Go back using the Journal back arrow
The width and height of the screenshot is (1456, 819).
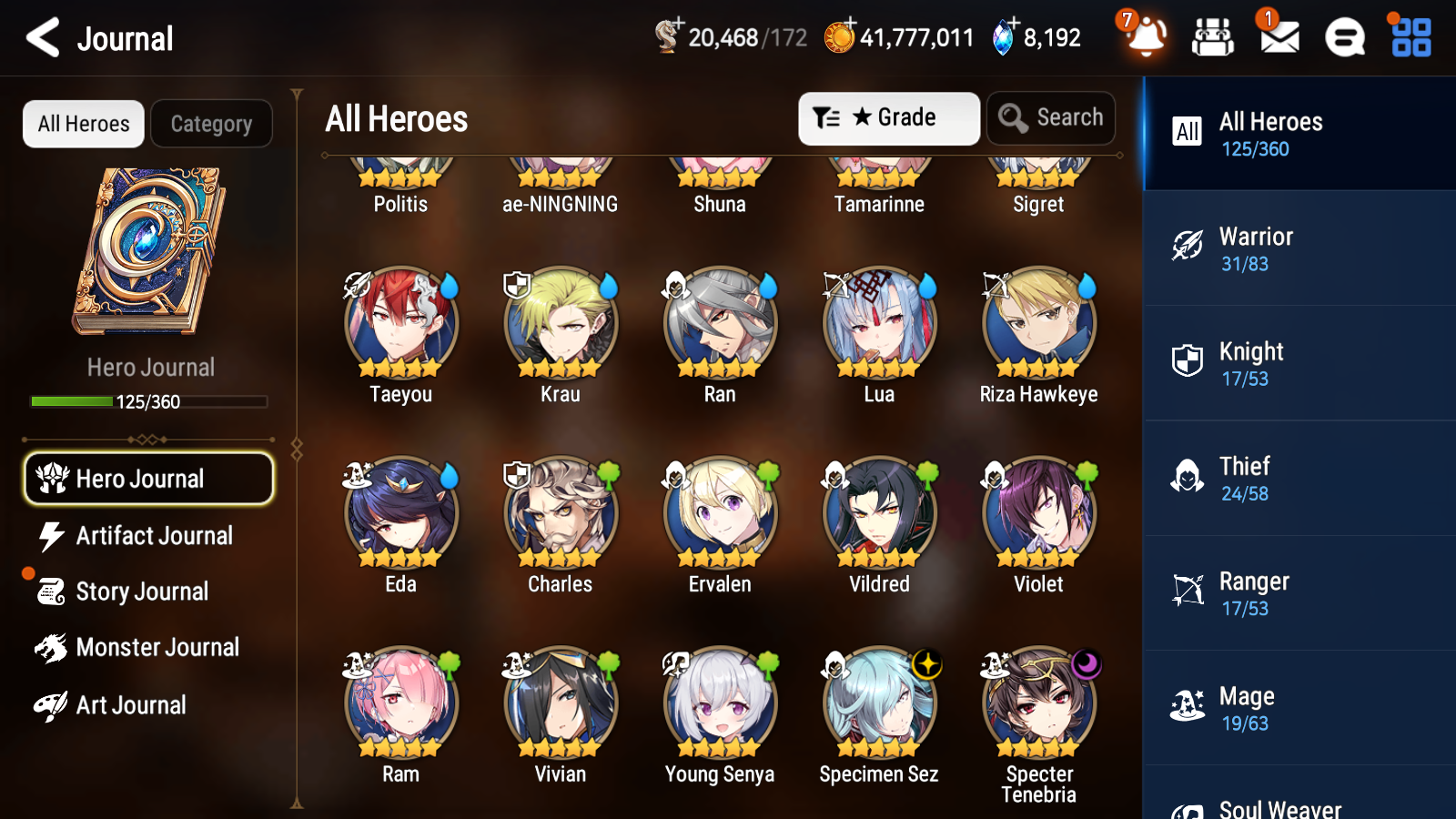[40, 37]
